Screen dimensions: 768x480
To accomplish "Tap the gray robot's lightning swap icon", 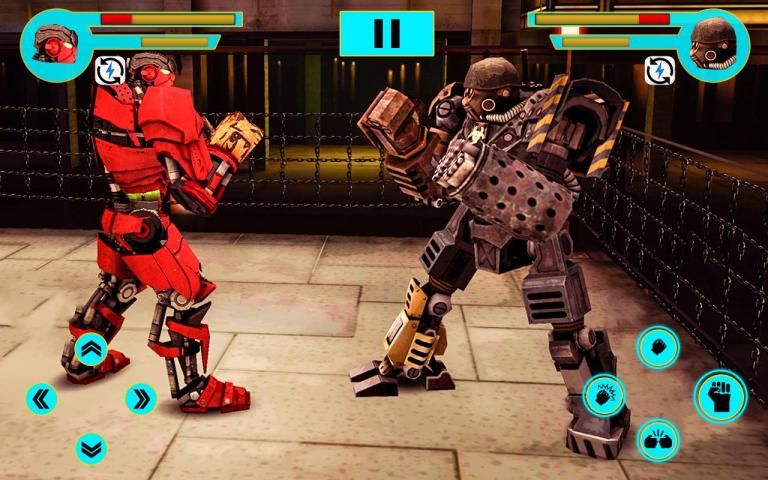I will click(x=659, y=70).
